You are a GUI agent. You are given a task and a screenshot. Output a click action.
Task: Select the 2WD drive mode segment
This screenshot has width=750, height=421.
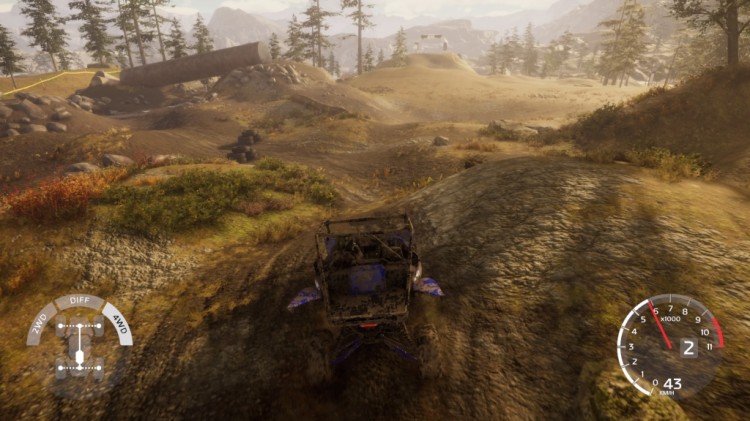pos(37,325)
